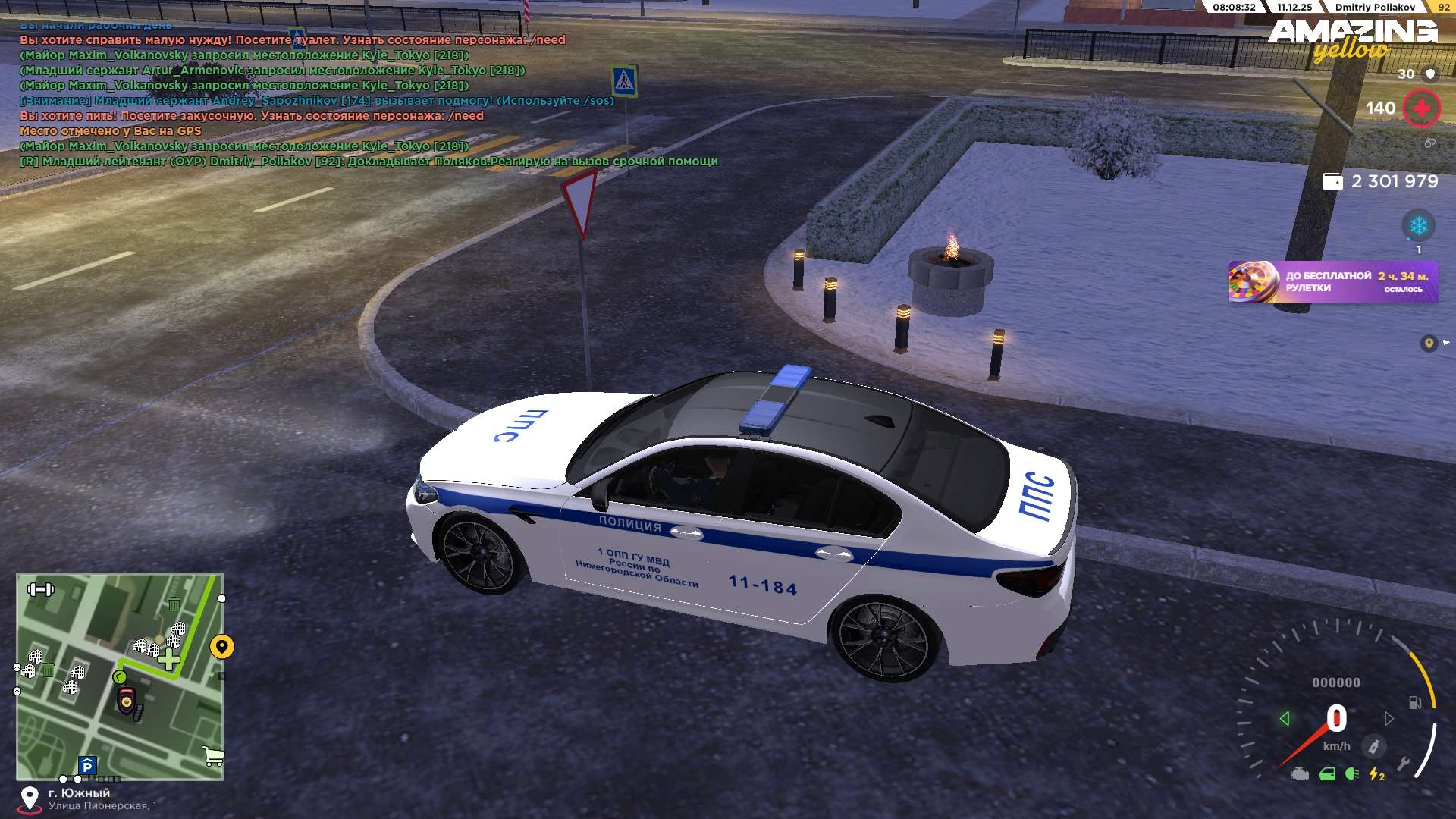
Task: Click the red cross health icon
Action: (1421, 108)
